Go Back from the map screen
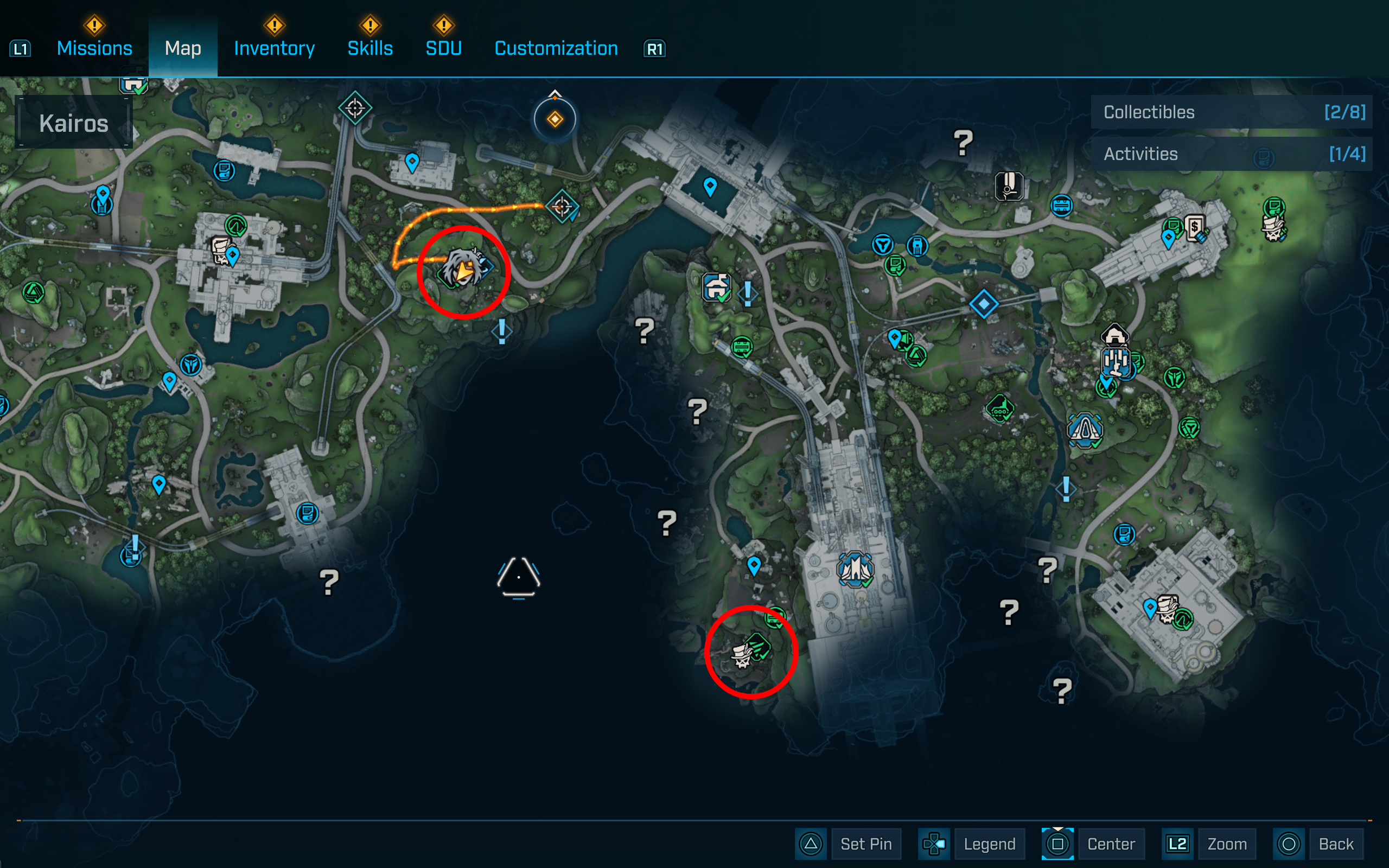 [1335, 843]
